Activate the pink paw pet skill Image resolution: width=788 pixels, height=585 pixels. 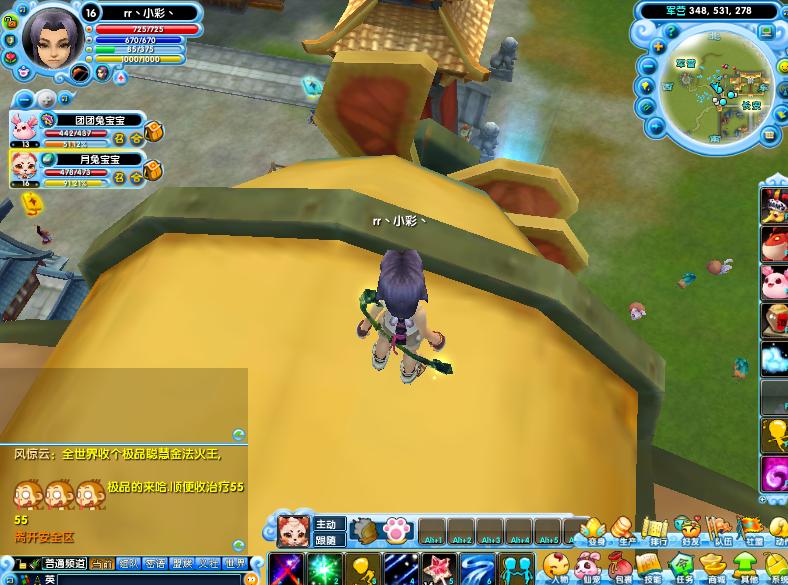396,530
